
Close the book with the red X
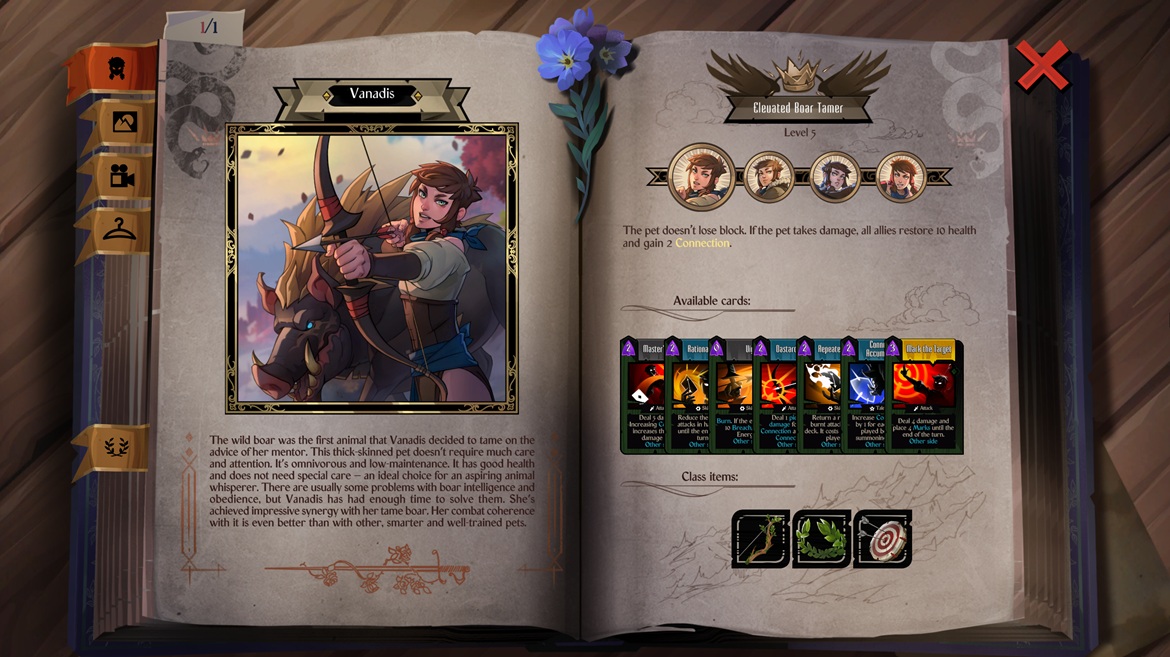coord(1042,66)
